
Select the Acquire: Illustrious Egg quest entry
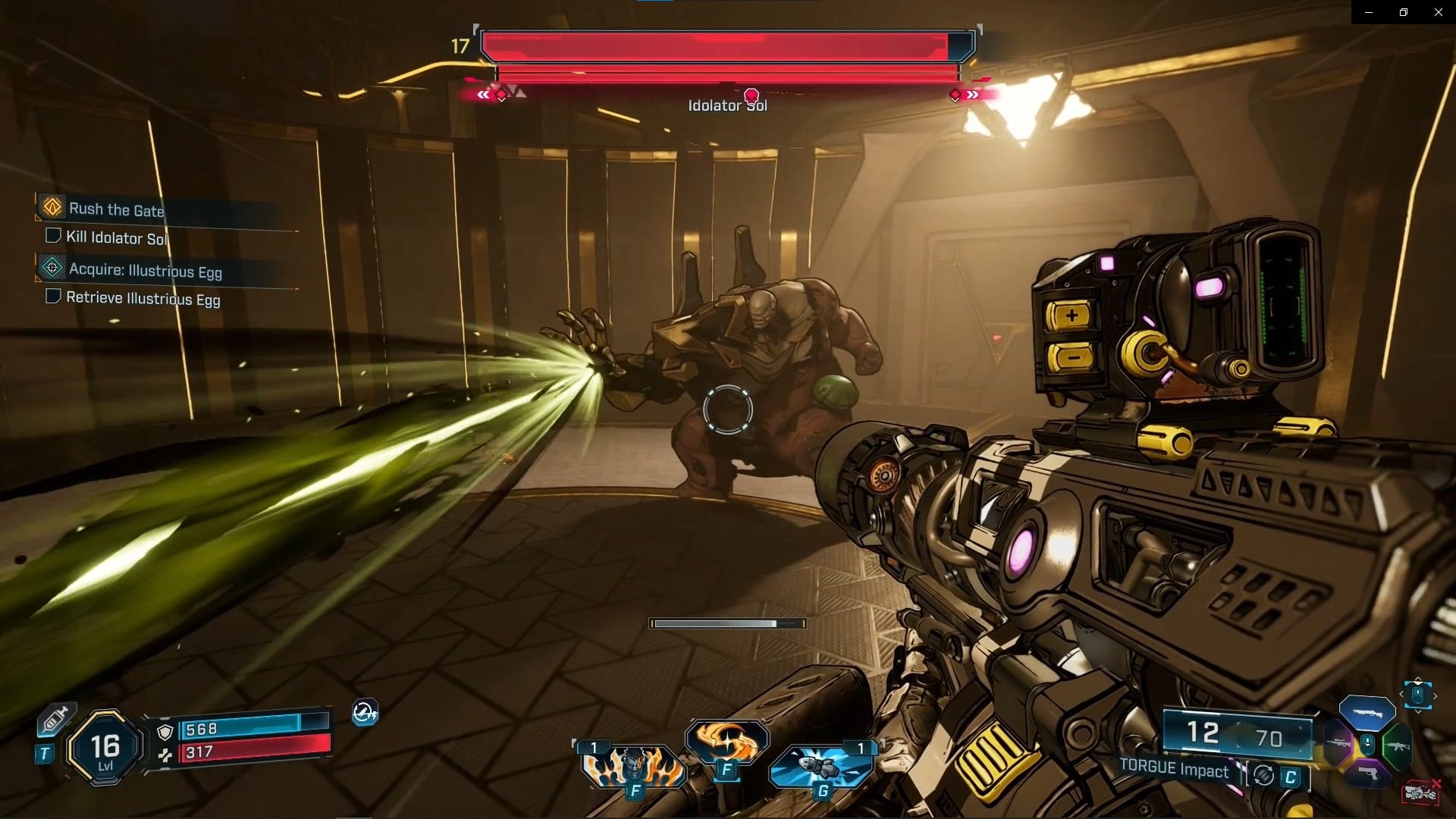(x=145, y=271)
